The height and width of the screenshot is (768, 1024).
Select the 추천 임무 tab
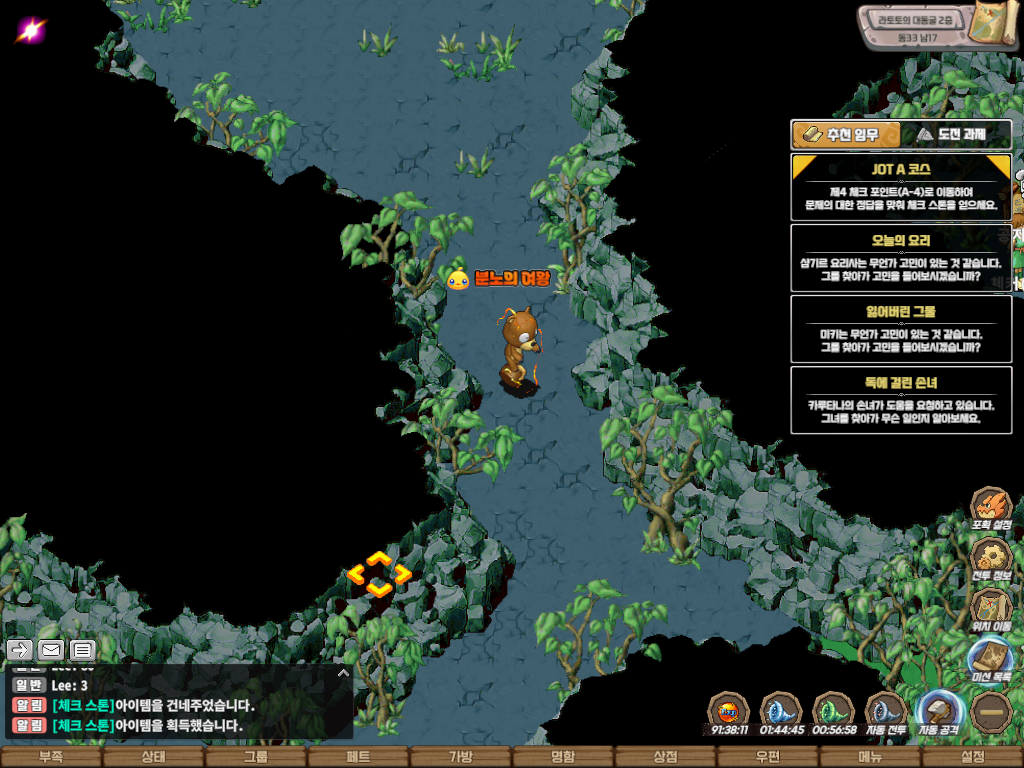[846, 135]
